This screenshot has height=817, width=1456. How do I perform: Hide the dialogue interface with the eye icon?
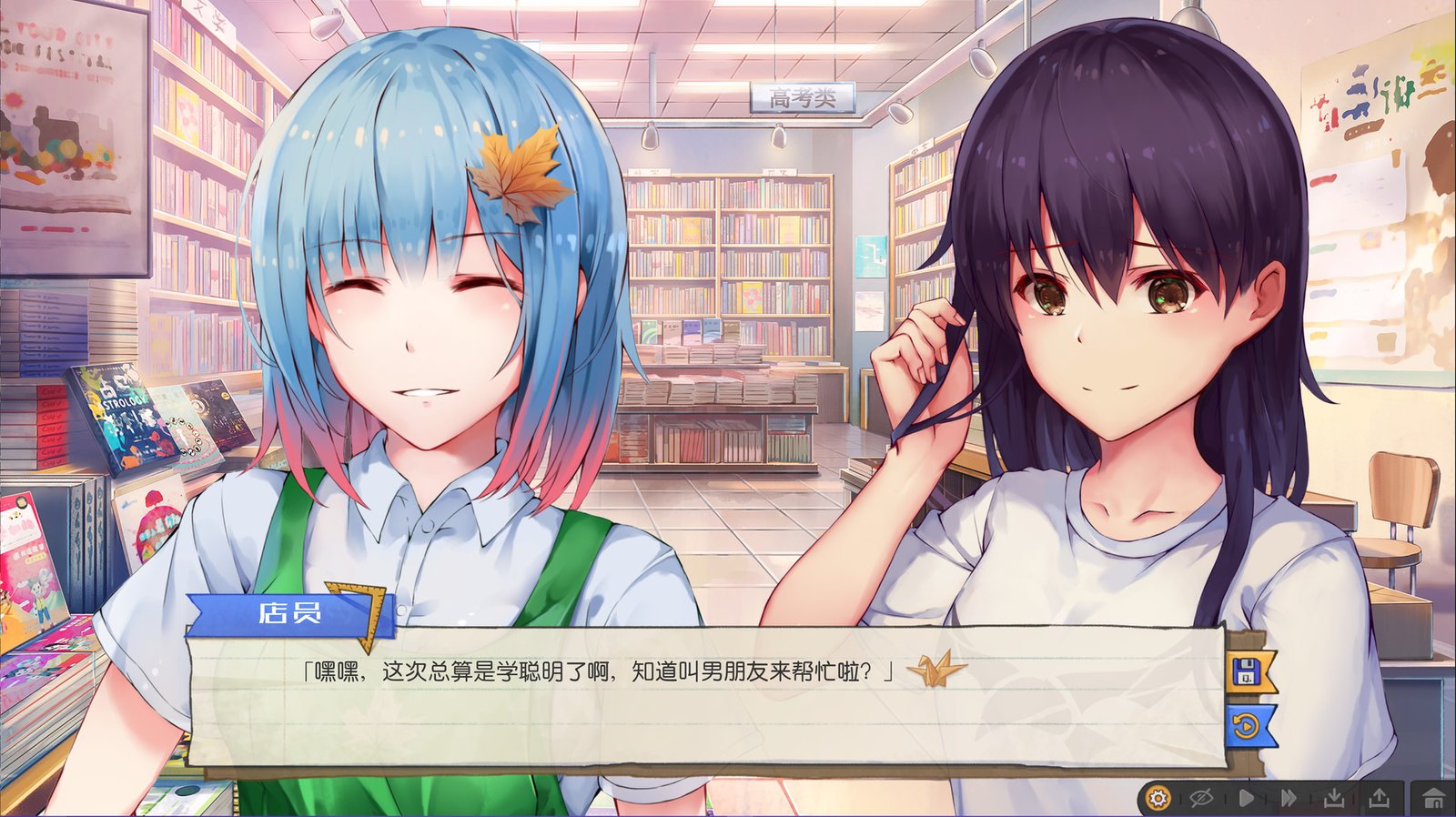pyautogui.click(x=1199, y=798)
